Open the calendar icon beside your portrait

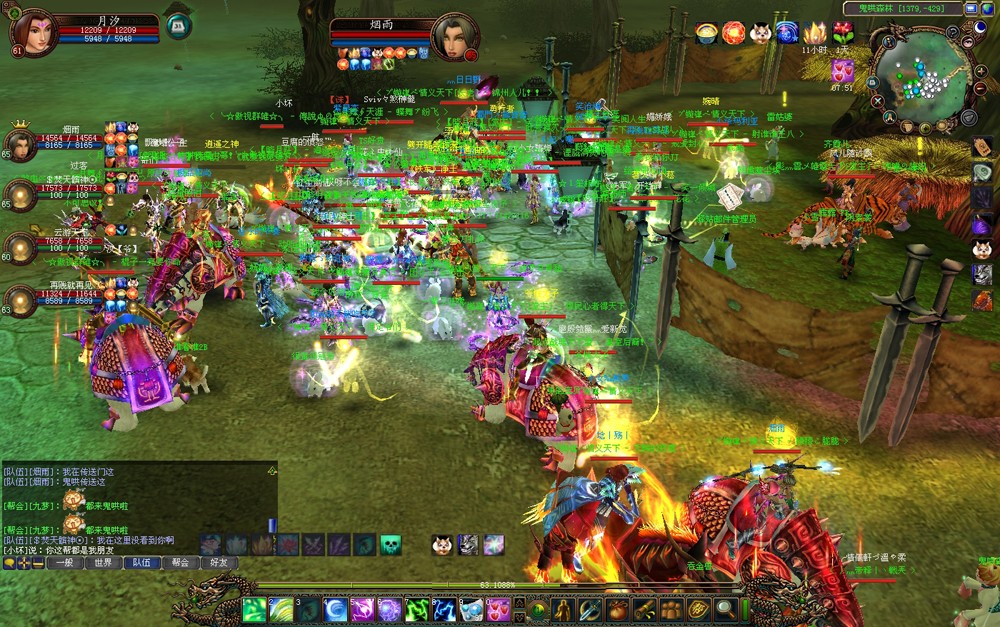[178, 26]
